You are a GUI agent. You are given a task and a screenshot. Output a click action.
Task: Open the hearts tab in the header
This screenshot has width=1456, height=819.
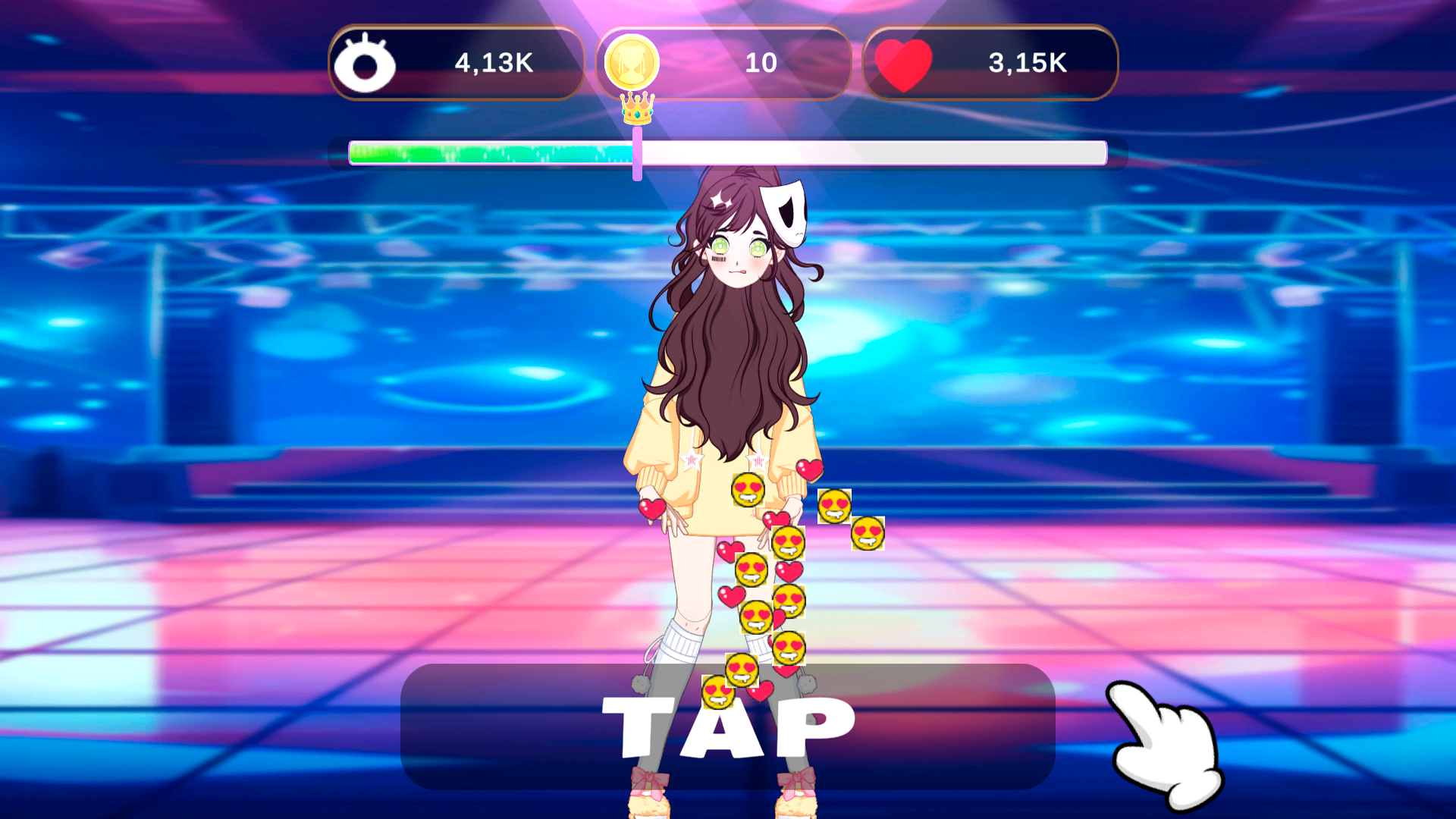pos(992,64)
